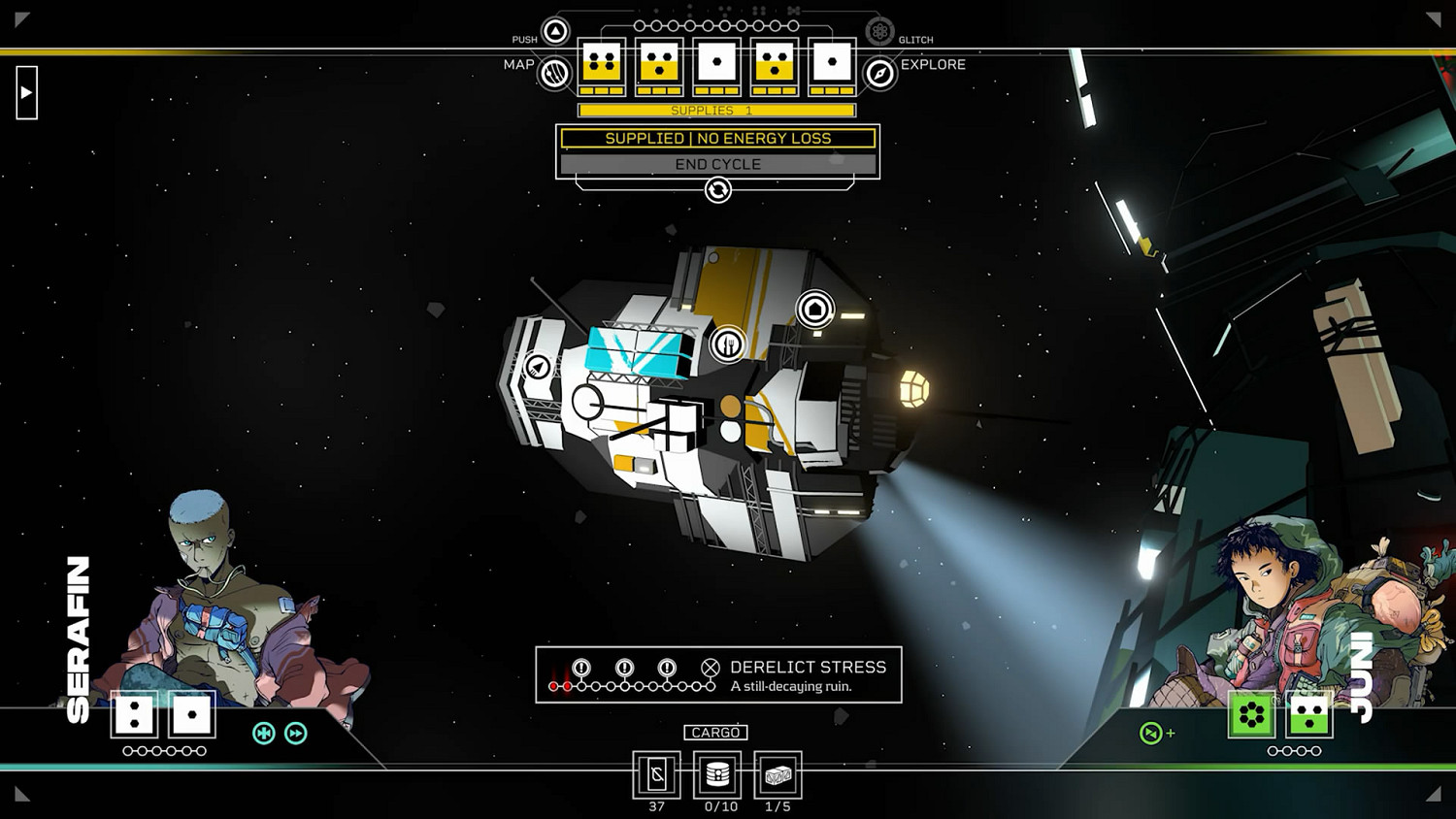The image size is (1456, 819).
Task: Open the Explore compass button
Action: (879, 73)
